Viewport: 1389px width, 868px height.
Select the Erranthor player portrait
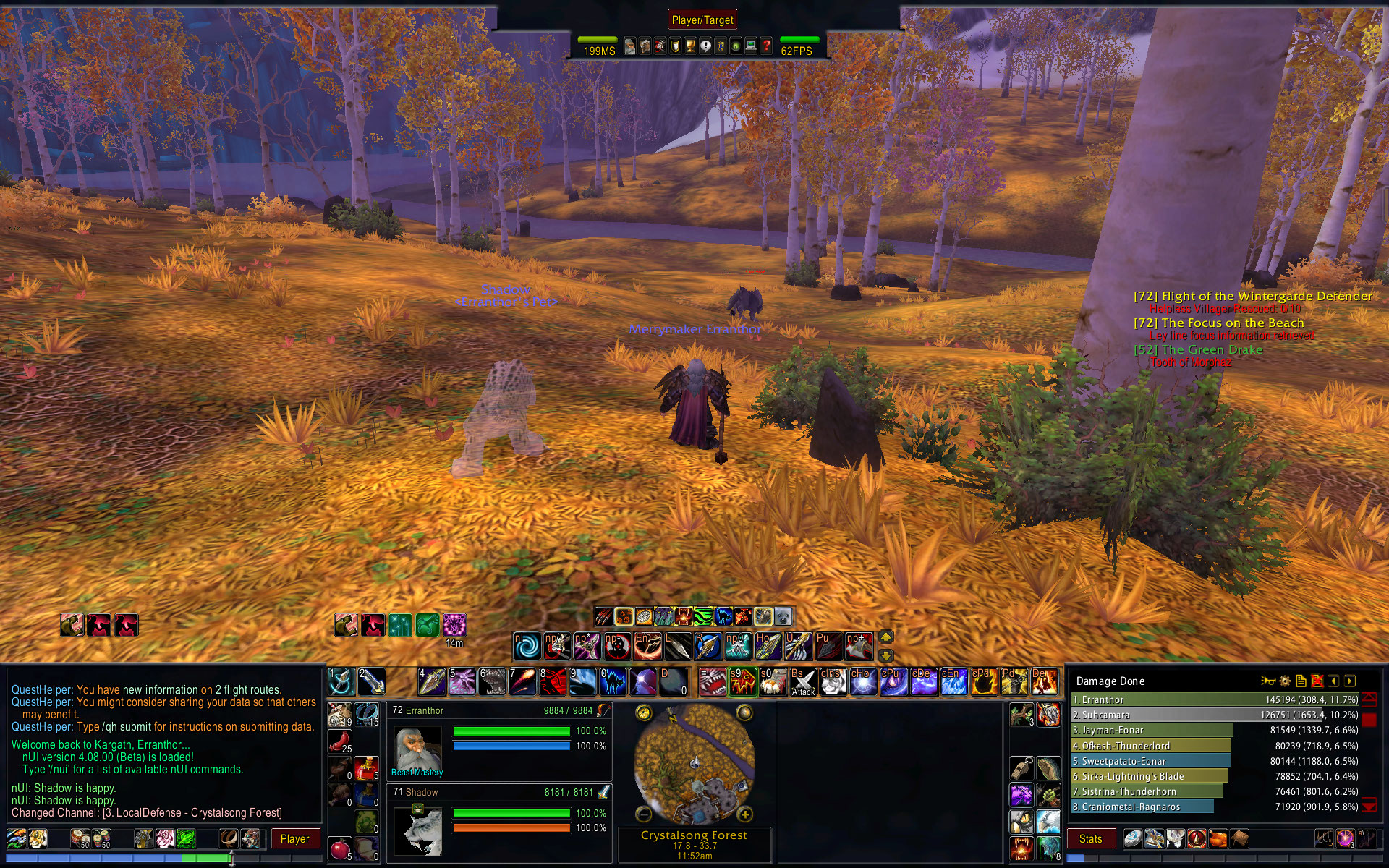[417, 750]
